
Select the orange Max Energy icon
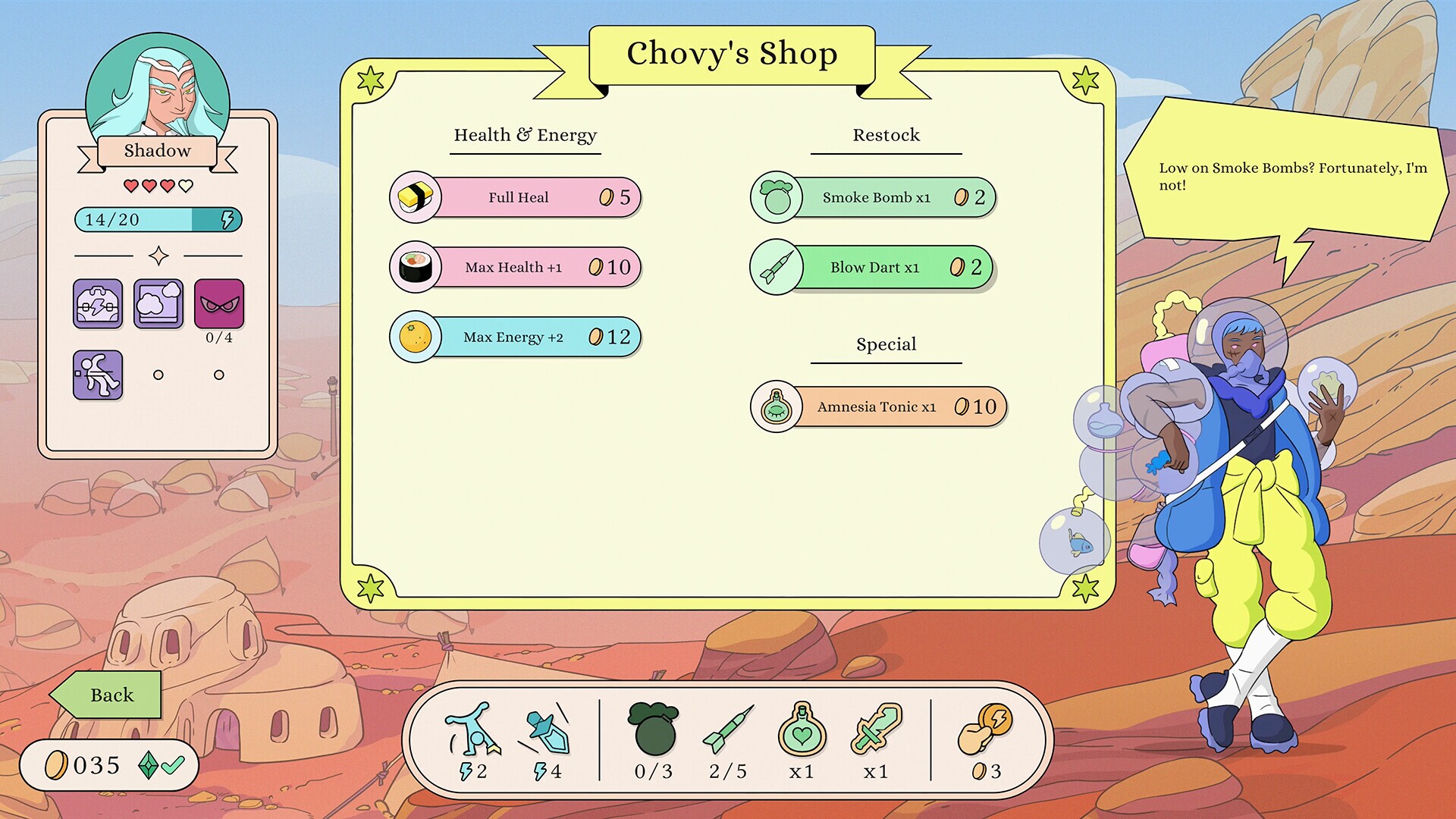tap(416, 337)
